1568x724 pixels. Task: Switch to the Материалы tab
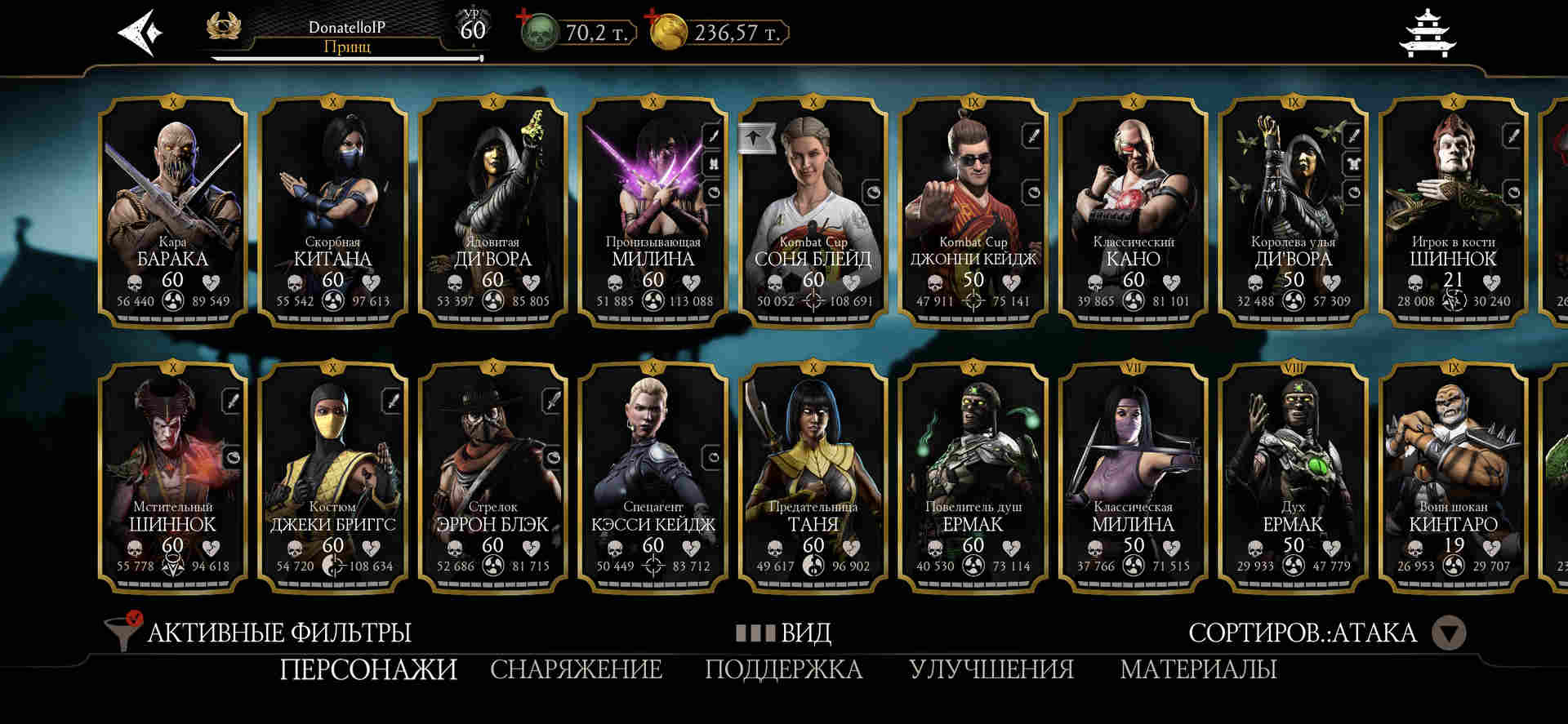tap(1198, 670)
